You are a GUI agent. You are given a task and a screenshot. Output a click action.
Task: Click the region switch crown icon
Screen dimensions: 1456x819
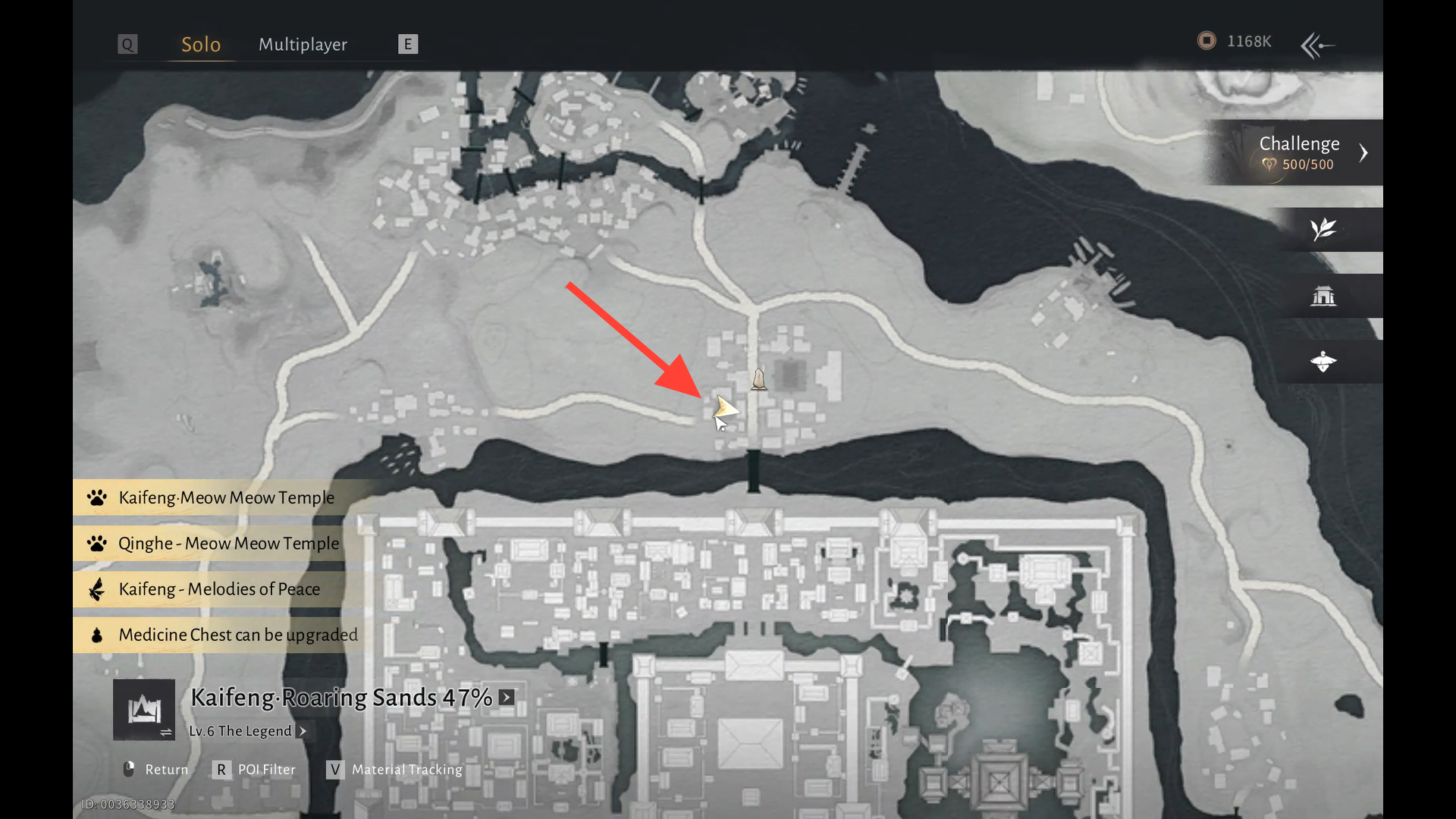click(144, 710)
